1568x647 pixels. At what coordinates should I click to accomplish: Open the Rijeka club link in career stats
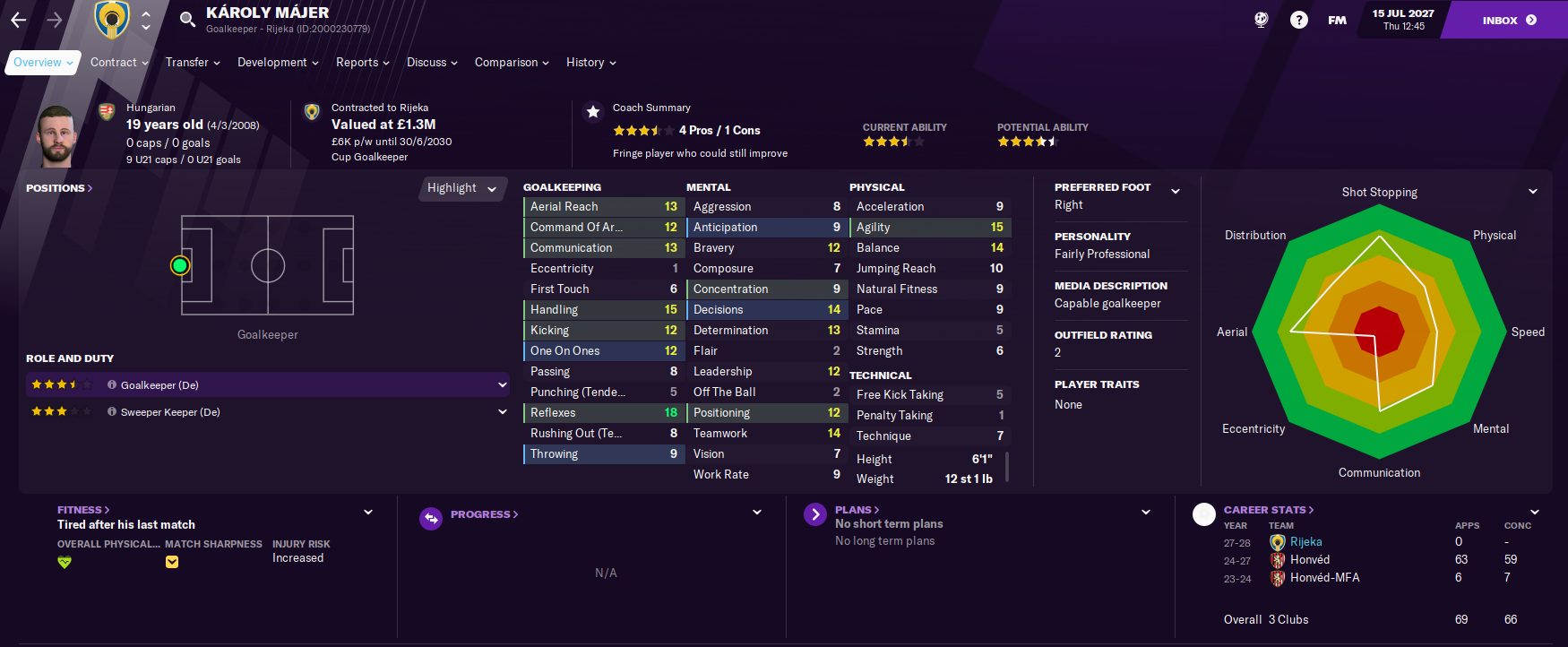[1305, 542]
